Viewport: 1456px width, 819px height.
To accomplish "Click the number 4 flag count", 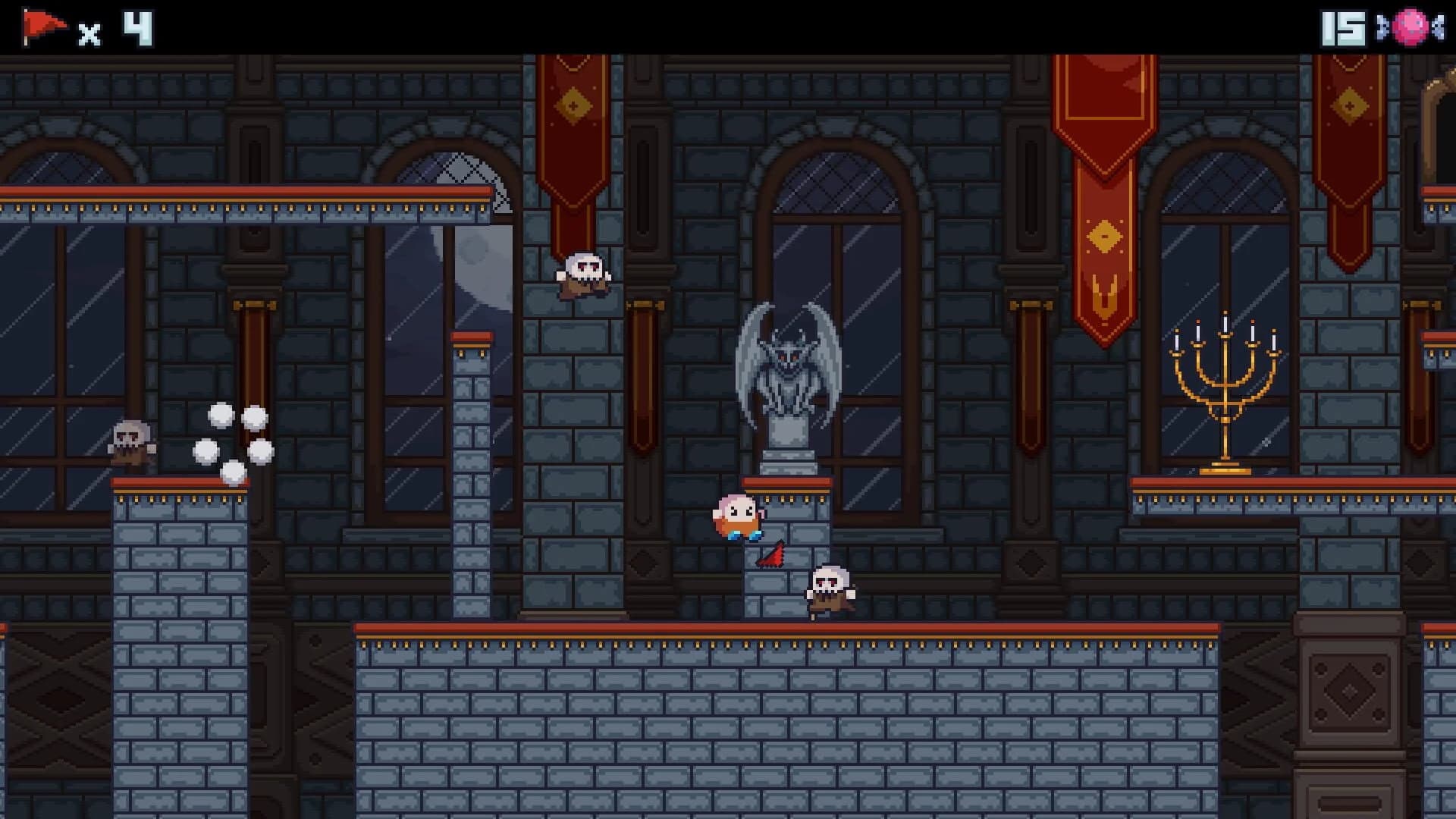I will click(x=138, y=30).
